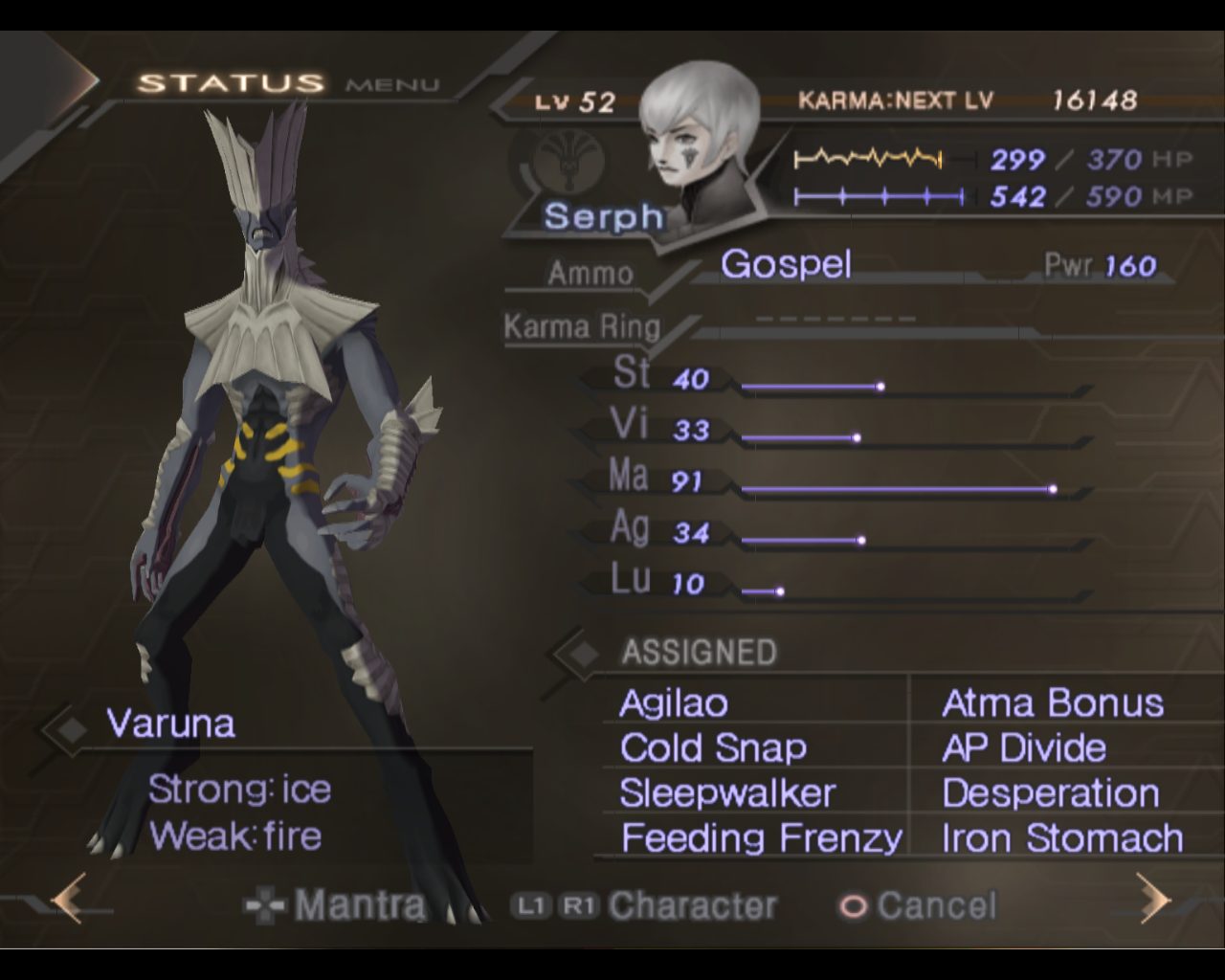Screen dimensions: 1225x980
Task: Select the Desperation skill entry
Action: (x=1051, y=793)
